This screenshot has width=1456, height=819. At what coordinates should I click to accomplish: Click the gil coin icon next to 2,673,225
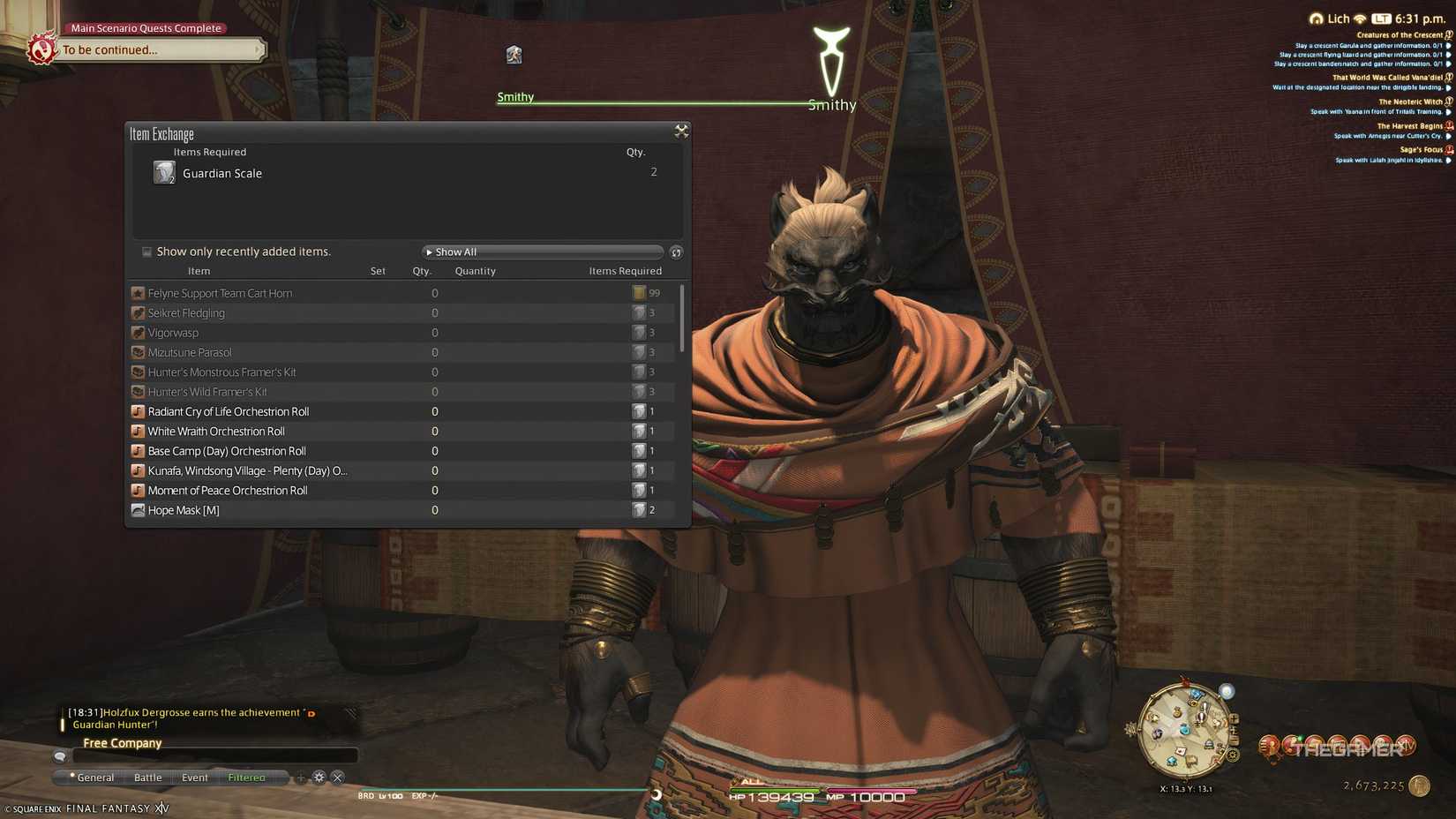[x=1417, y=785]
